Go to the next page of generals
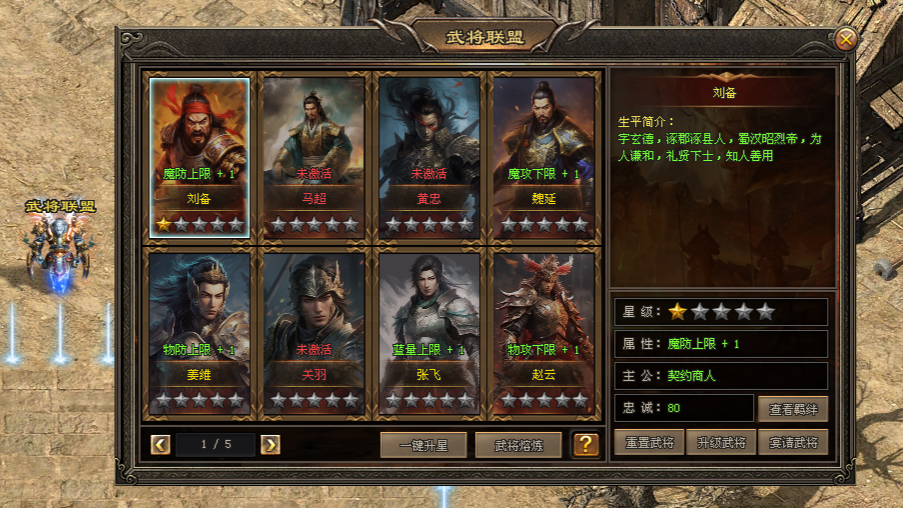903x508 pixels. click(270, 444)
